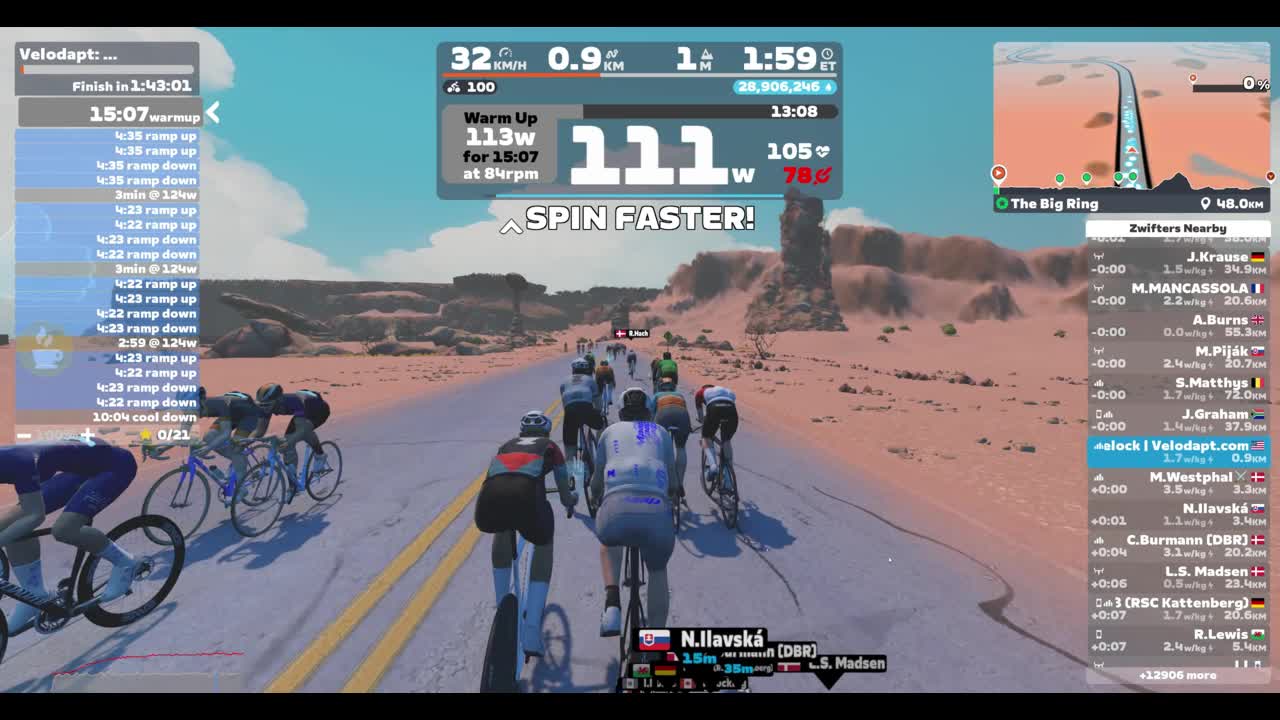Select M.Westphal from nearby riders
The width and height of the screenshot is (1280, 720).
click(x=1177, y=483)
